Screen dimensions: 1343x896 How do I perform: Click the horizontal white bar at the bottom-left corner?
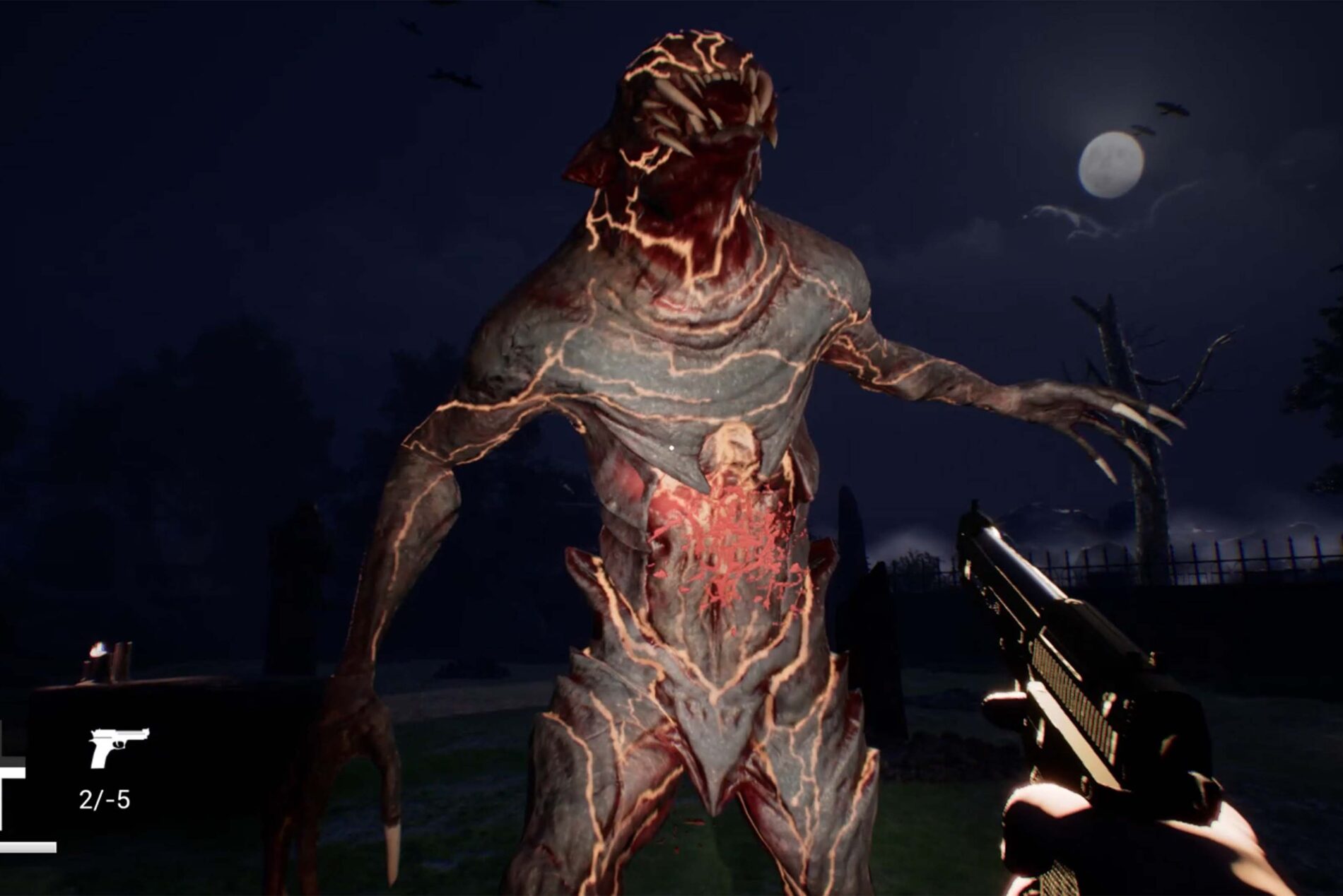[x=27, y=848]
